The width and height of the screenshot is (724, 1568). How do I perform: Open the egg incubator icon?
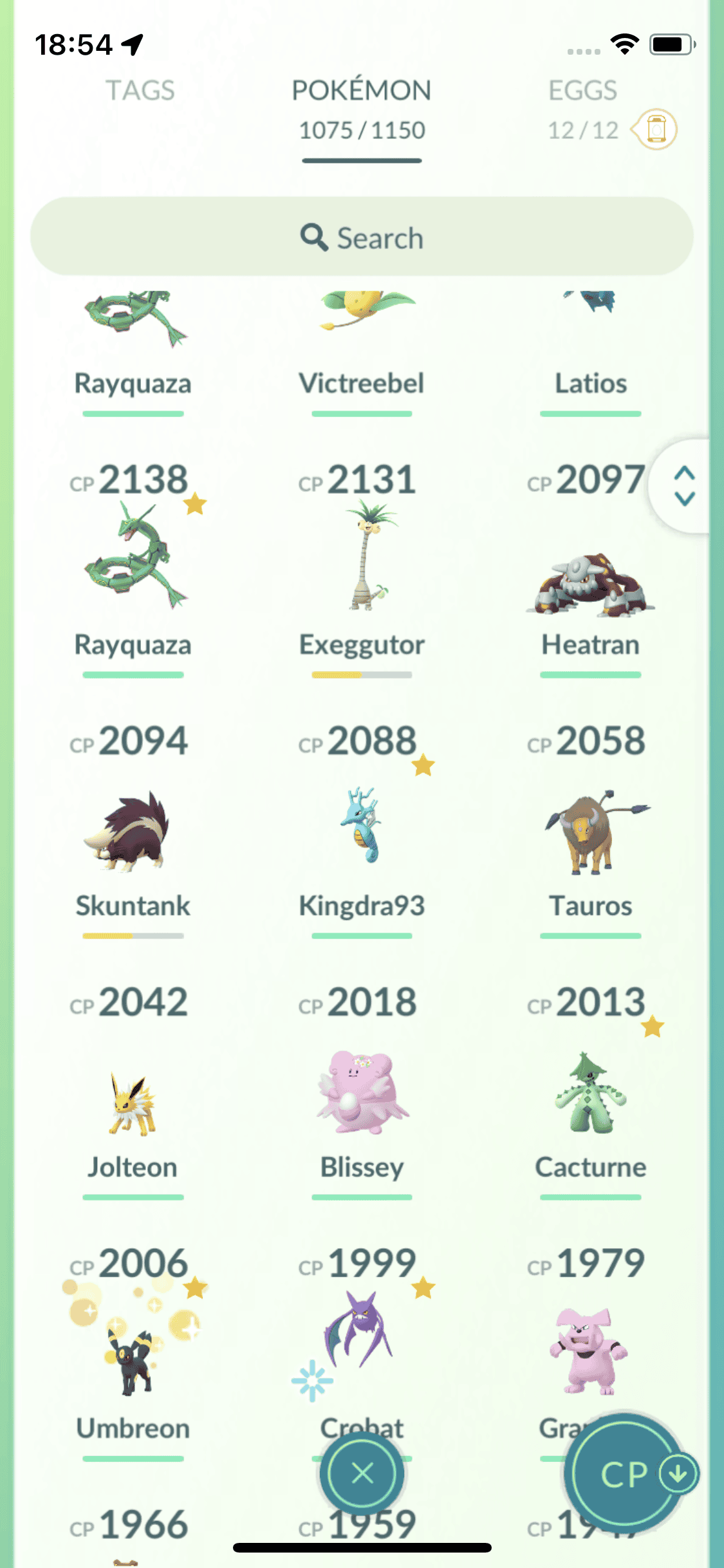tap(655, 129)
